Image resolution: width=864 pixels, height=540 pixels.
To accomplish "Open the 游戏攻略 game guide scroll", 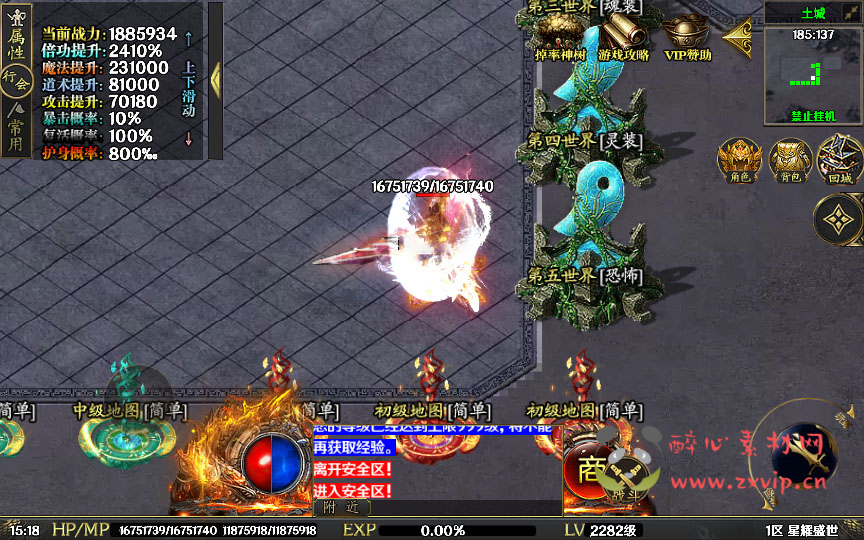I will pyautogui.click(x=624, y=36).
